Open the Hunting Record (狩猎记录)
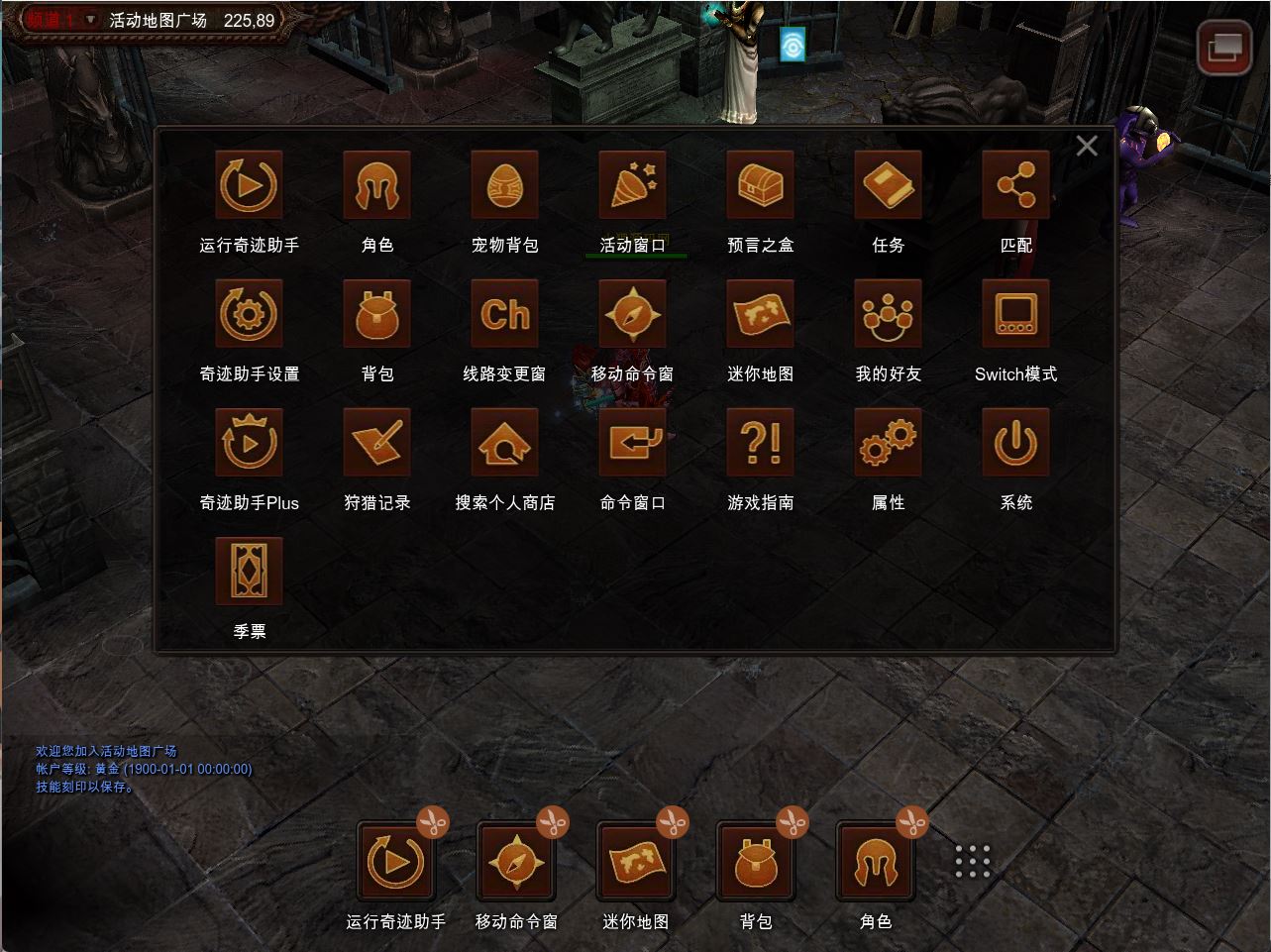Image resolution: width=1271 pixels, height=952 pixels. pos(377,443)
